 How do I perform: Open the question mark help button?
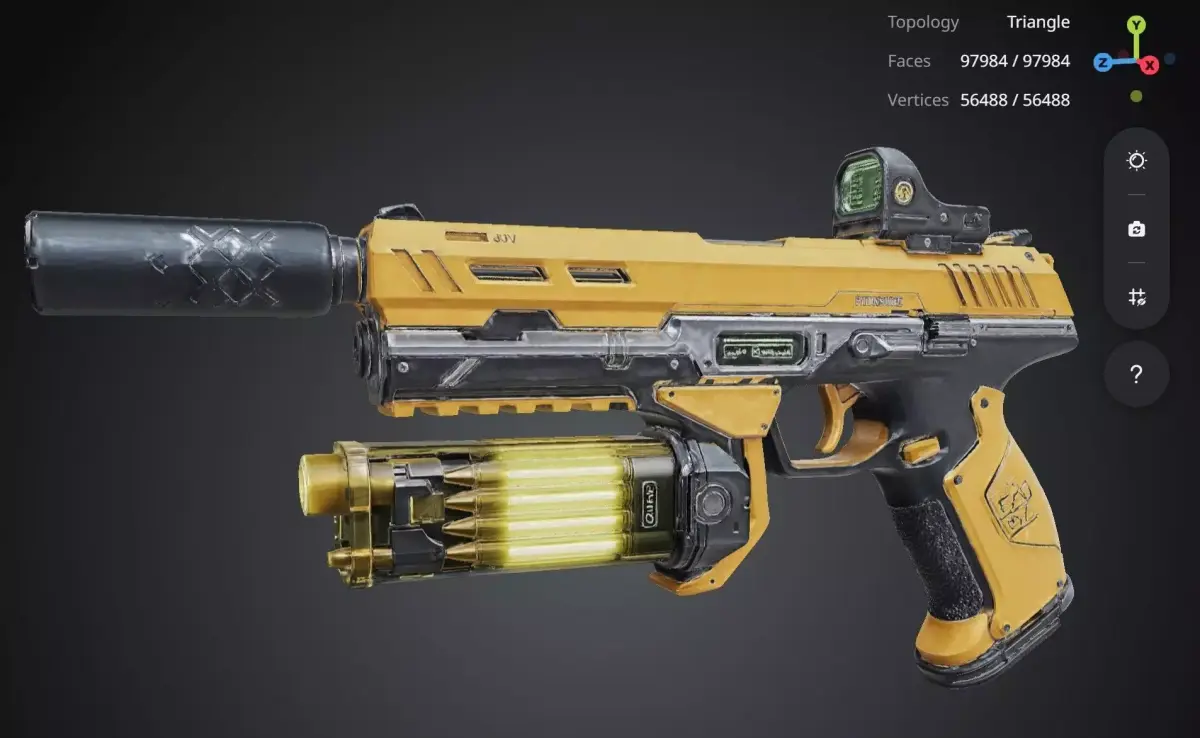pos(1136,375)
